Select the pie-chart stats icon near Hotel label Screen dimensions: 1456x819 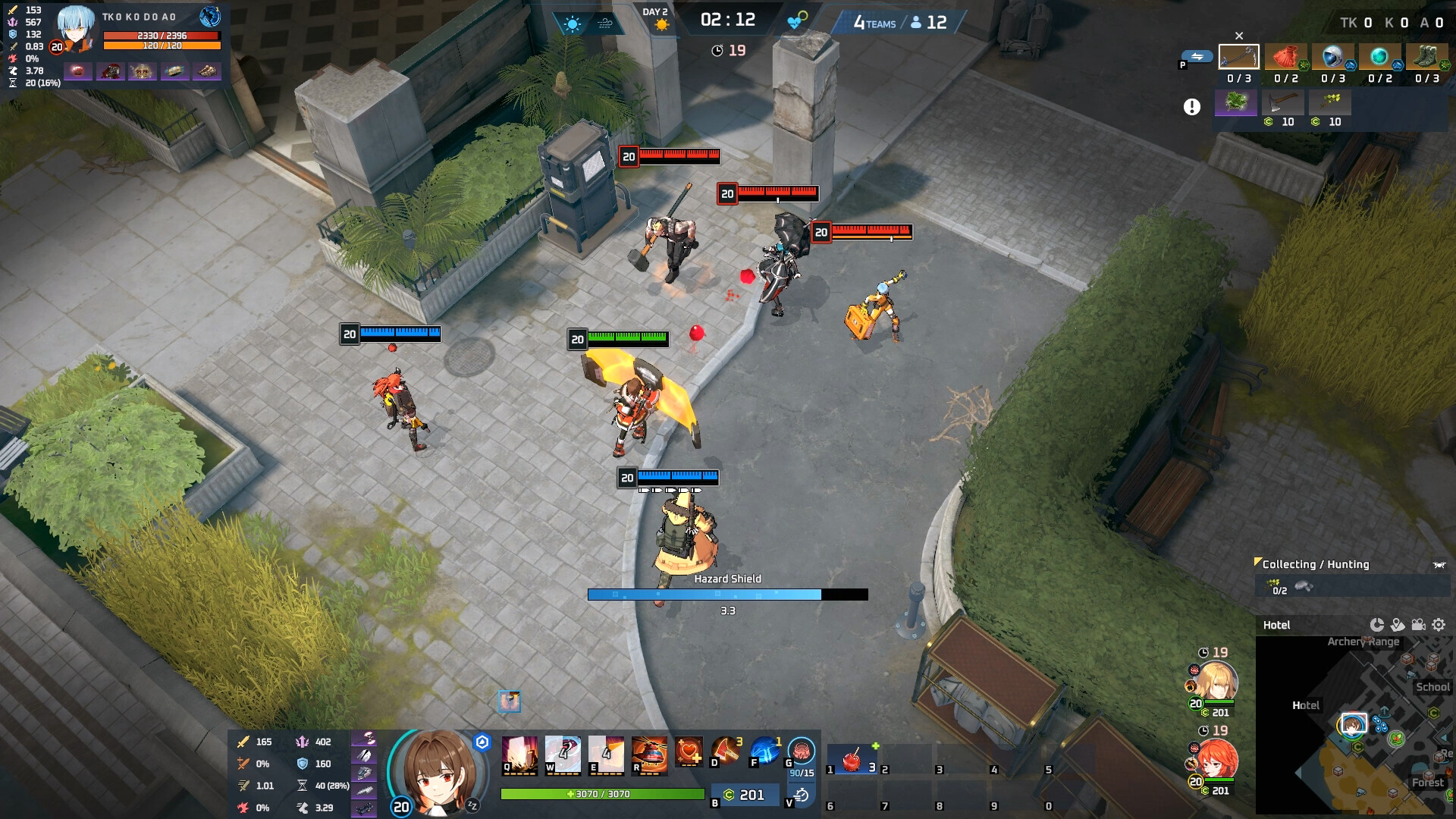[1377, 624]
